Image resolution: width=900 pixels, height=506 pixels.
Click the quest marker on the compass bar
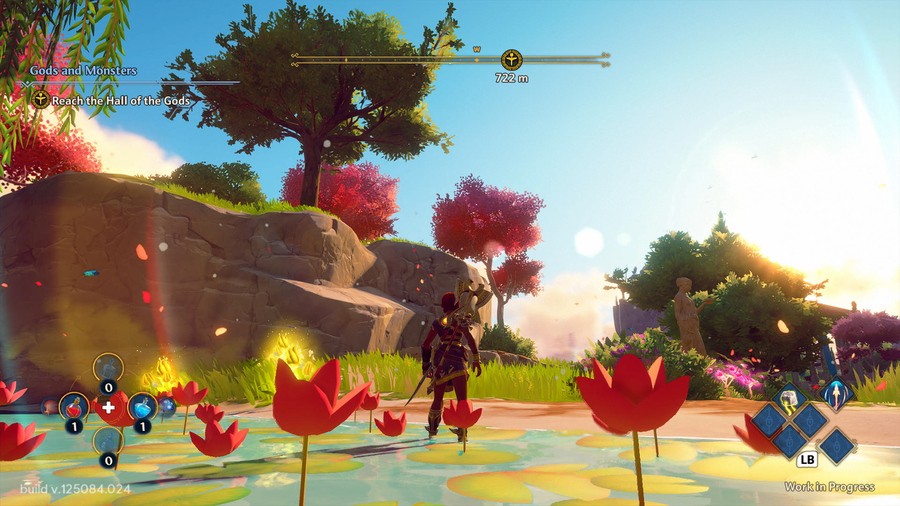(x=511, y=59)
